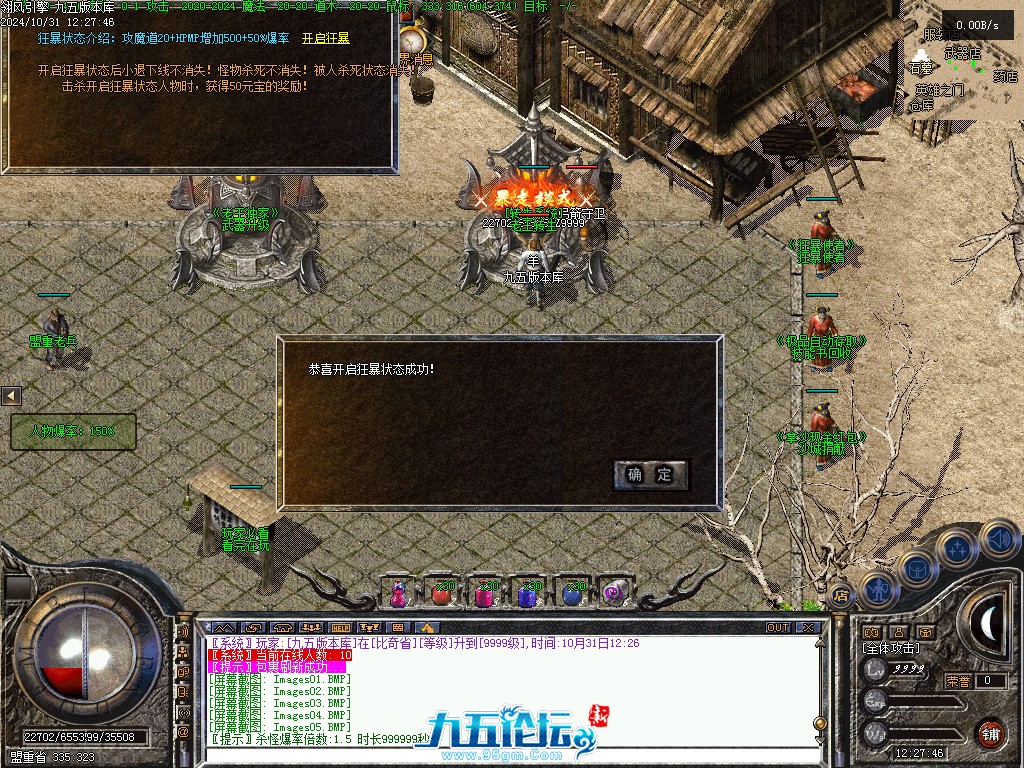Open the bag inventory icon
1024x768 pixels.
[918, 568]
